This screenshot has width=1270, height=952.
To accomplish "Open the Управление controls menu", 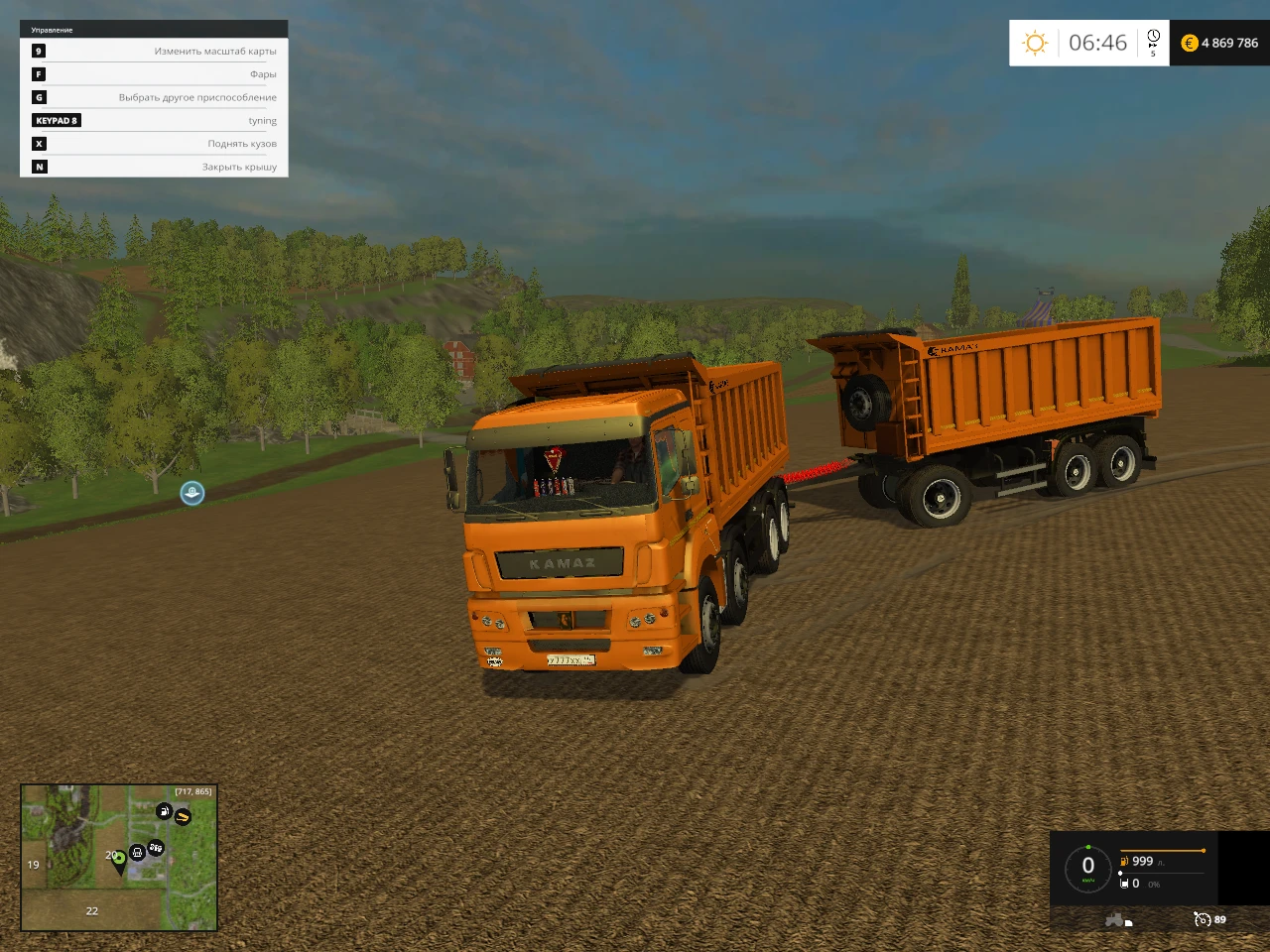I will (x=55, y=30).
